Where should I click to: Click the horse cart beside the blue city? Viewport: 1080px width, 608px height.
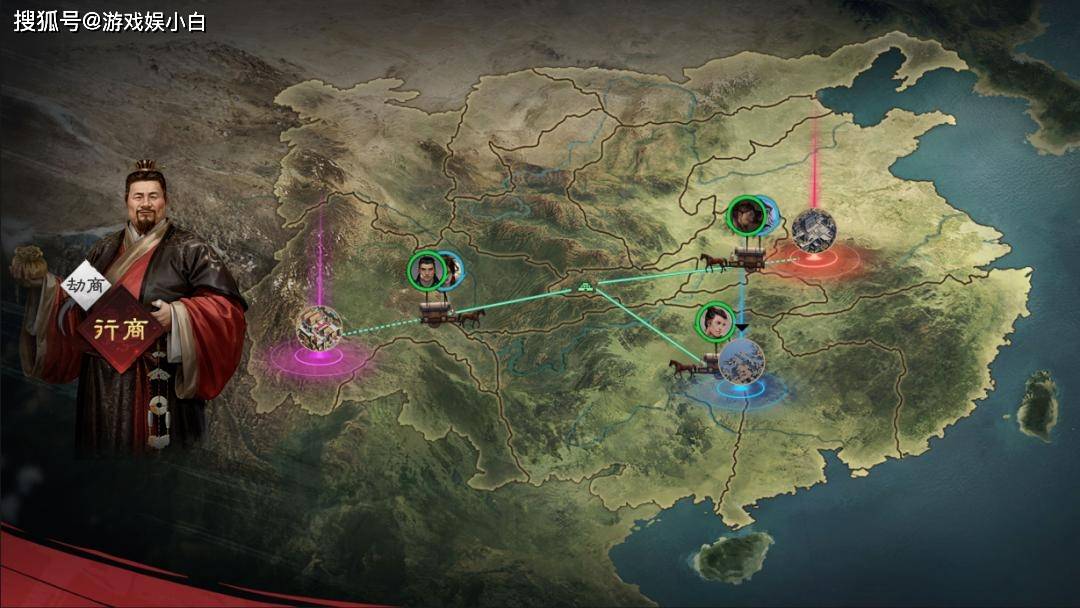[x=697, y=365]
